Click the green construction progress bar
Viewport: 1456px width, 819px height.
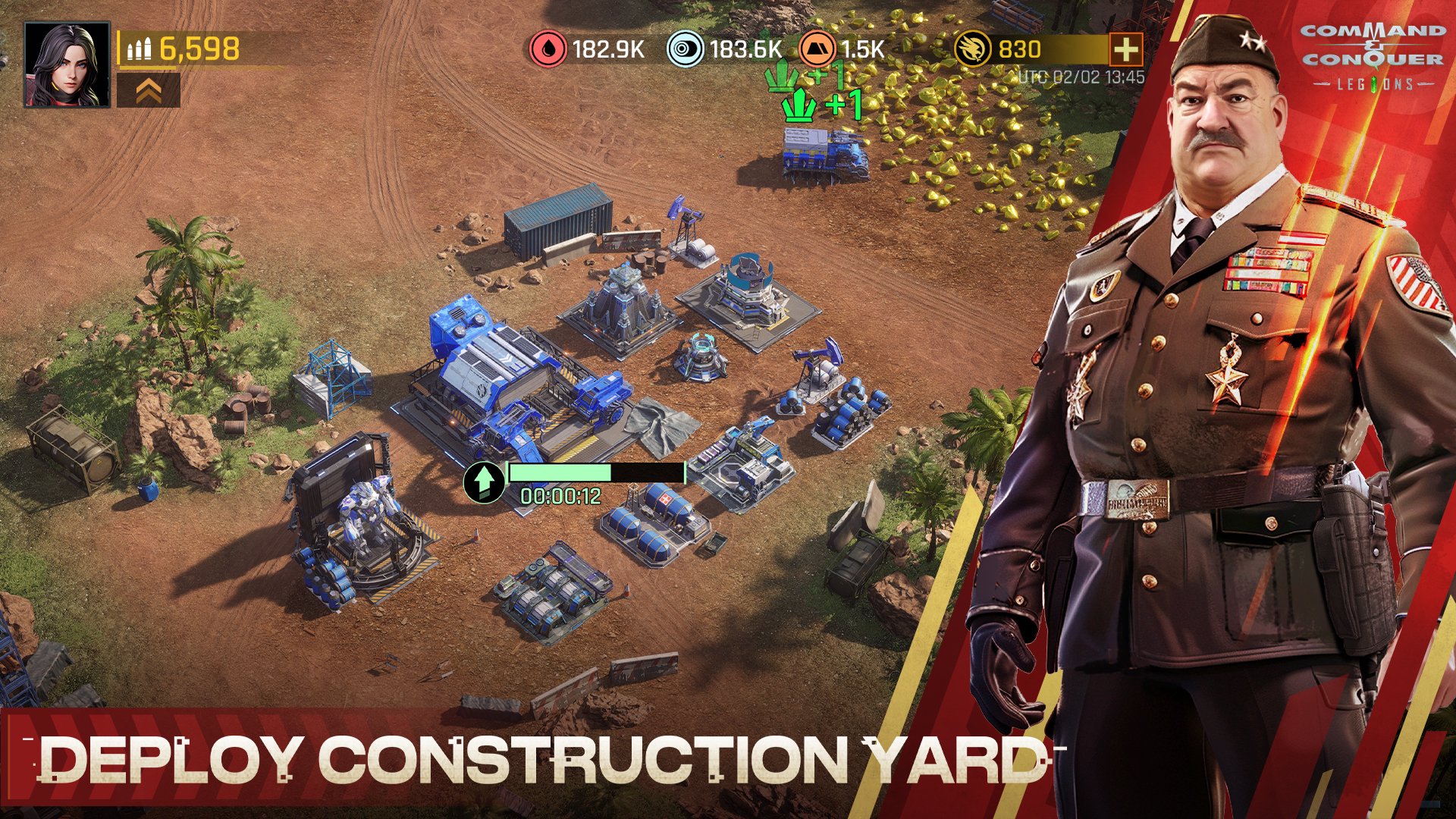point(595,472)
